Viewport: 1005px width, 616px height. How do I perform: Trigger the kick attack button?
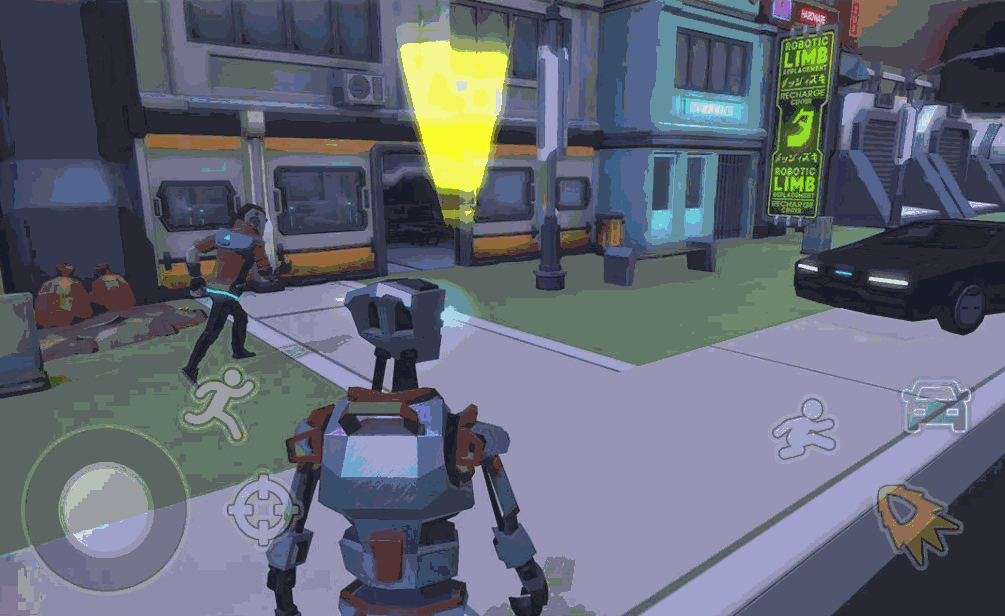(x=803, y=430)
